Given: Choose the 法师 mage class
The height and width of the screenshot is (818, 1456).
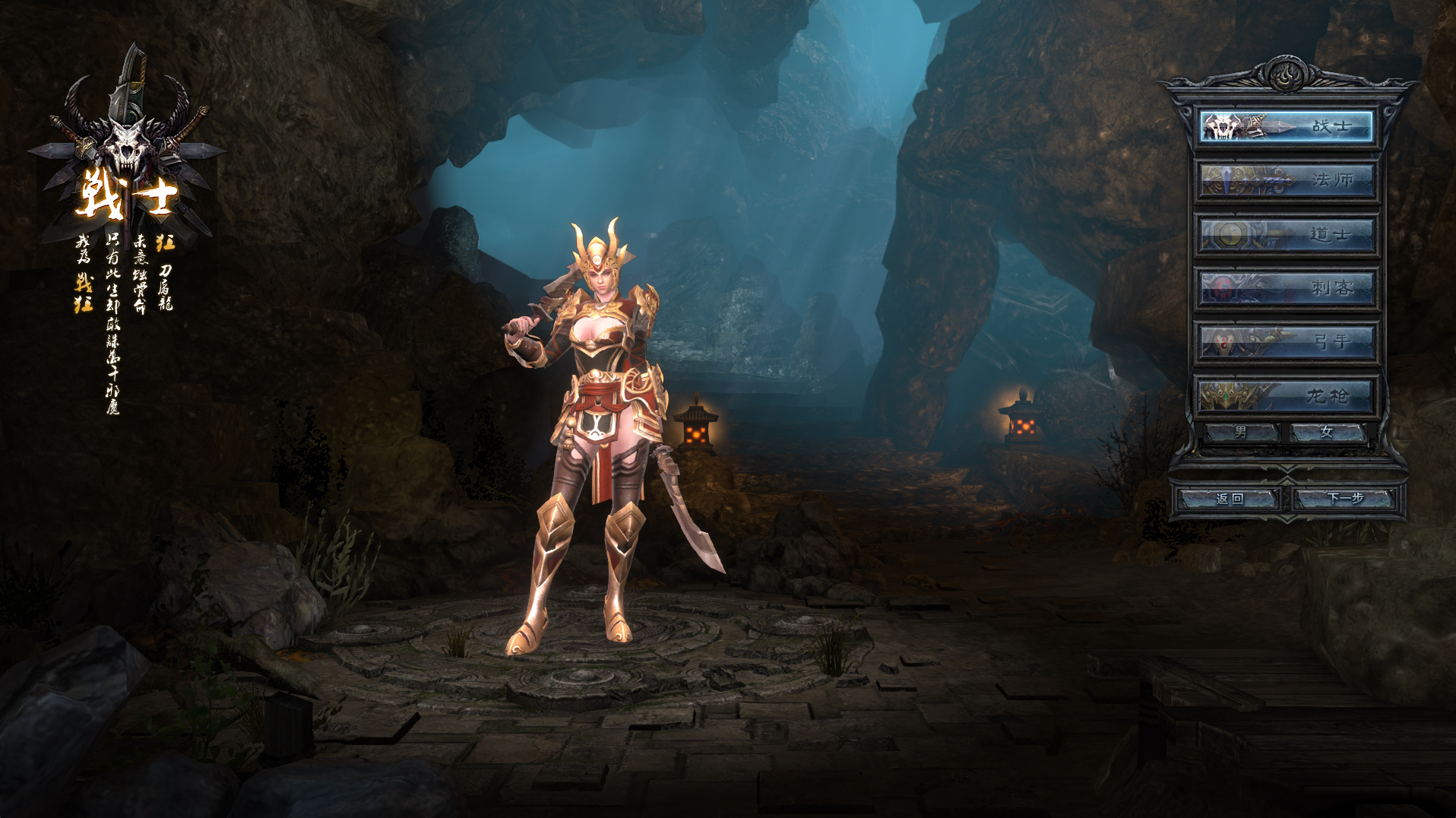Looking at the screenshot, I should [1287, 180].
